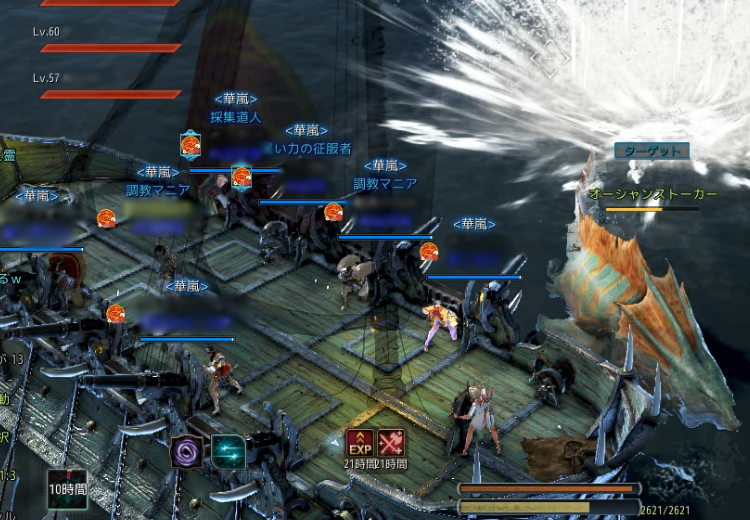Viewport: 750px width, 520px height.
Task: Click the red crossed-weapons buff icon
Action: point(391,443)
